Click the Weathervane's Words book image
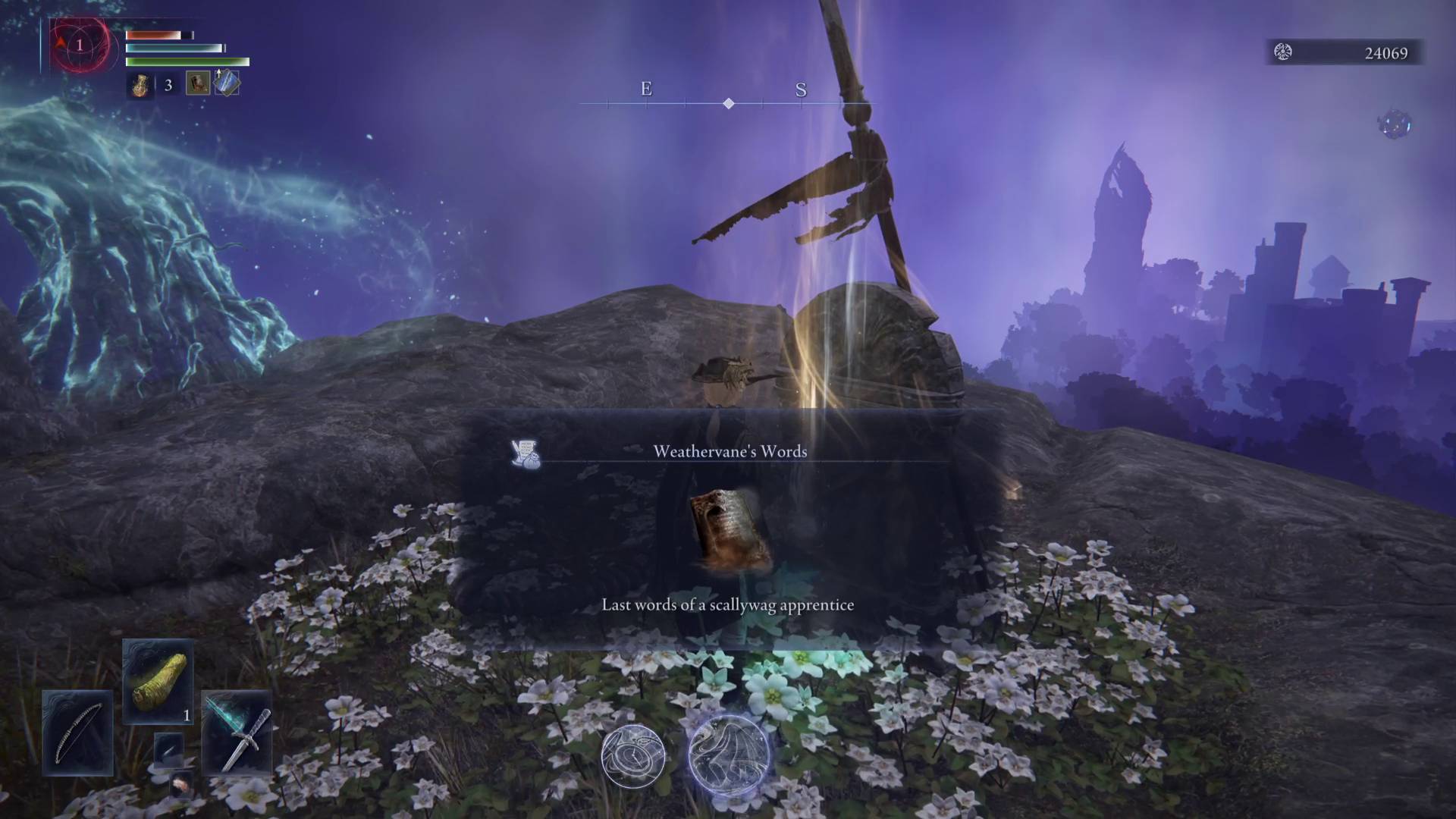Screen dimensions: 1456x819 click(729, 531)
